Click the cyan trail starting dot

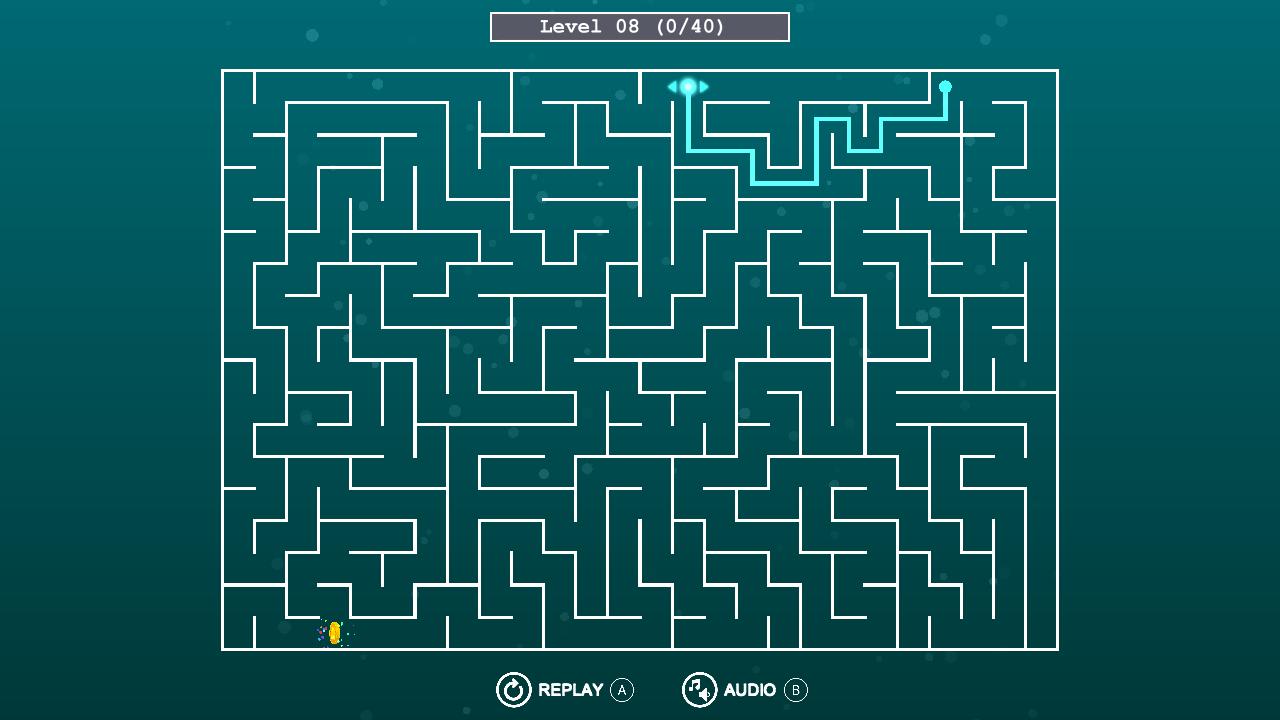coord(946,84)
